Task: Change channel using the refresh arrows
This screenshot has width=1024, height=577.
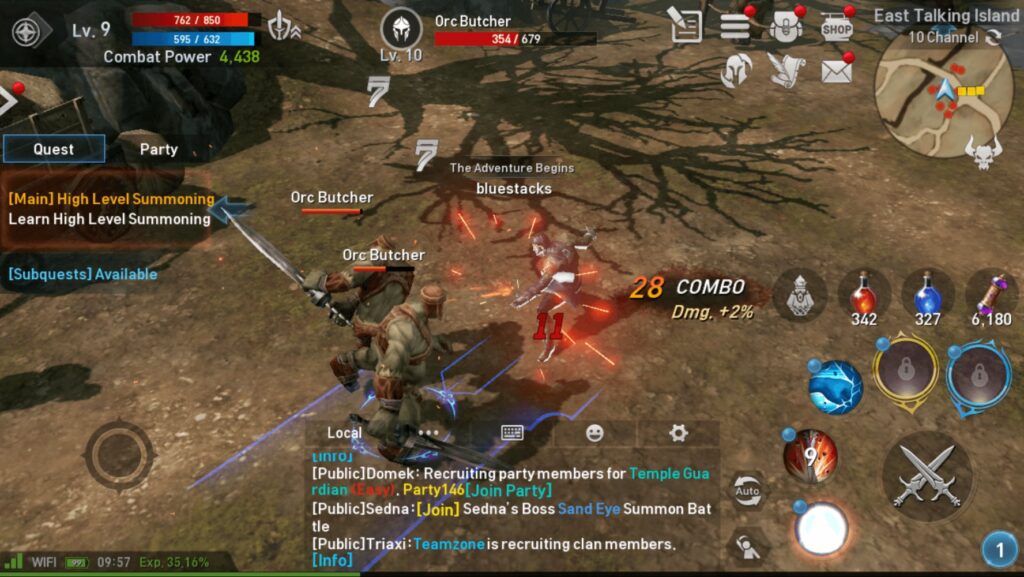Action: [x=993, y=38]
